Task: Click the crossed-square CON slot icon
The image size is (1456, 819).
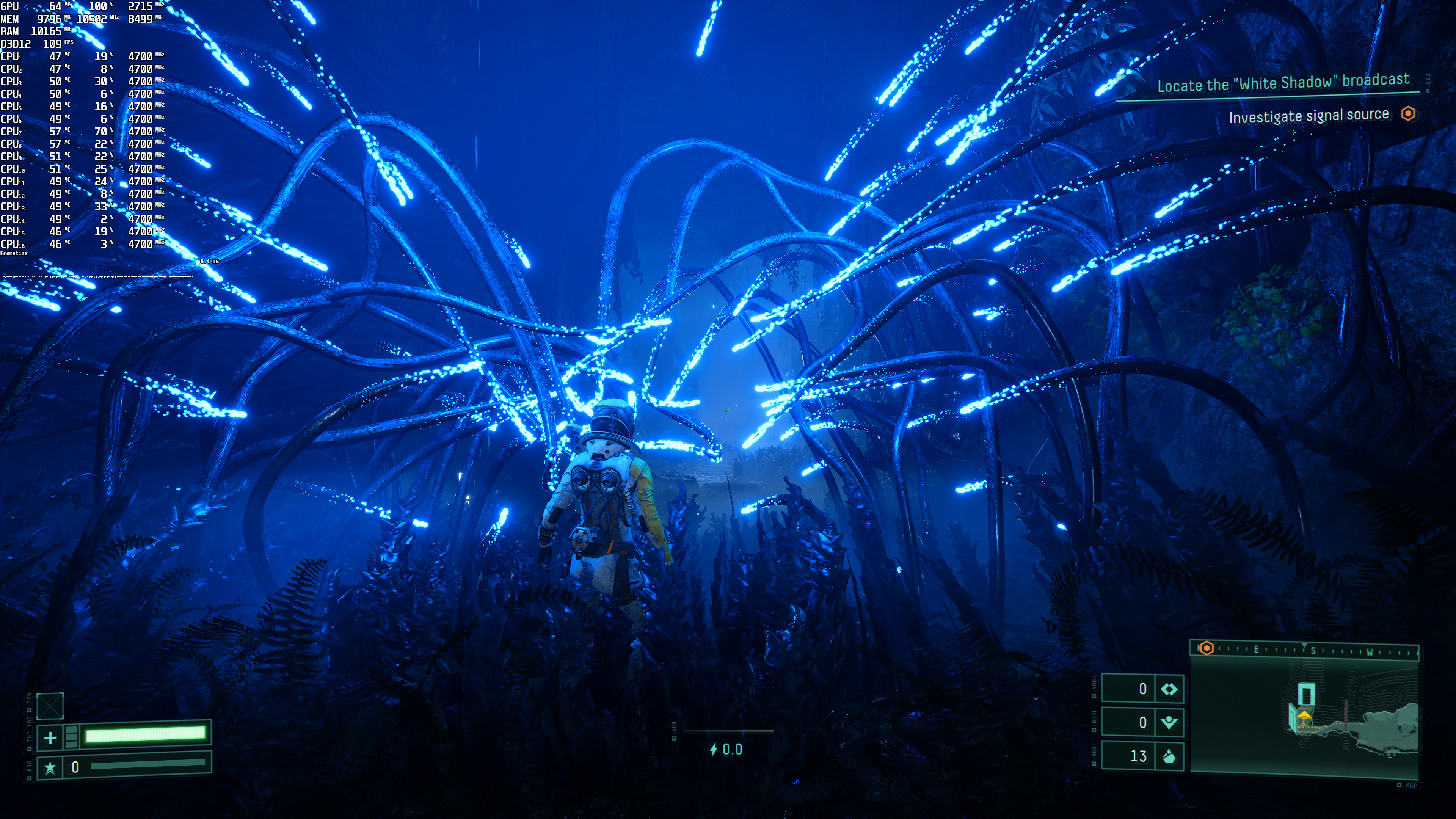Action: [x=50, y=706]
